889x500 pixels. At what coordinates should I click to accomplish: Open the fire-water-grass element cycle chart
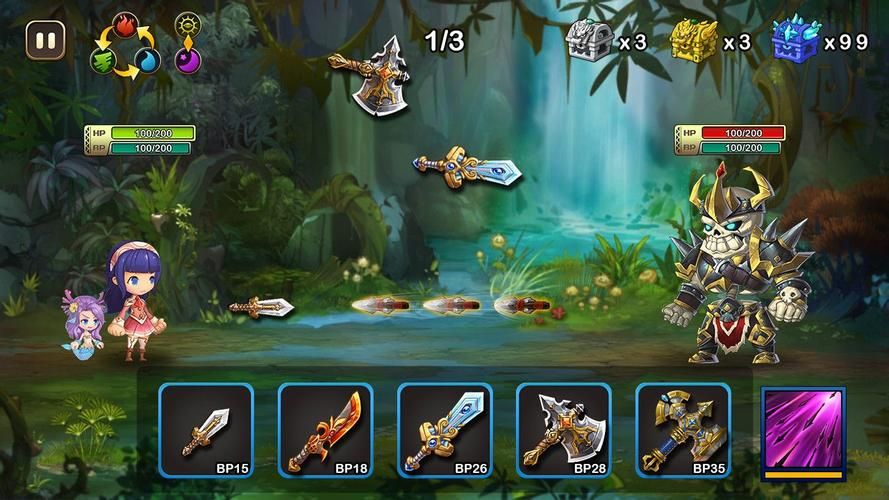pyautogui.click(x=125, y=47)
